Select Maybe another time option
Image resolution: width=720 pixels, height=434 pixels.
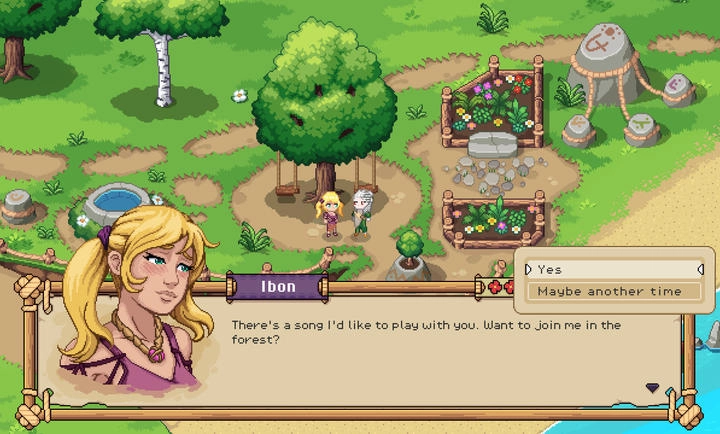(x=614, y=291)
